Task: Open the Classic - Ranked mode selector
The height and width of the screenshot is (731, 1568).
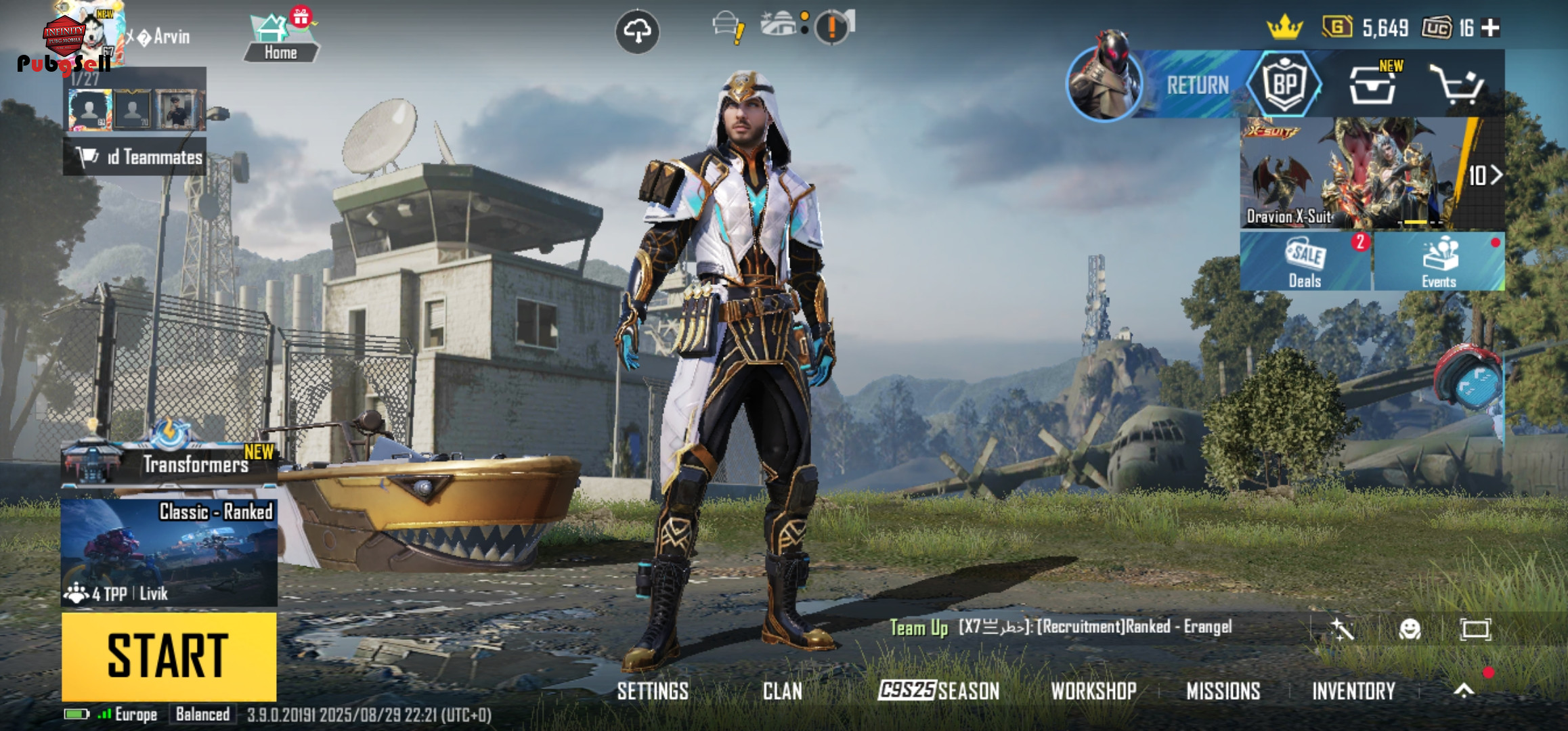Action: [169, 552]
